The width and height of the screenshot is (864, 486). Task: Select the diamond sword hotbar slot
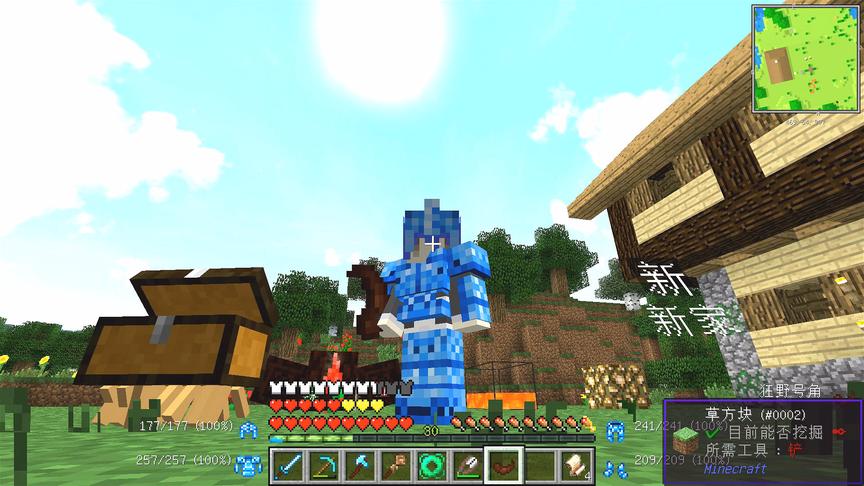288,465
